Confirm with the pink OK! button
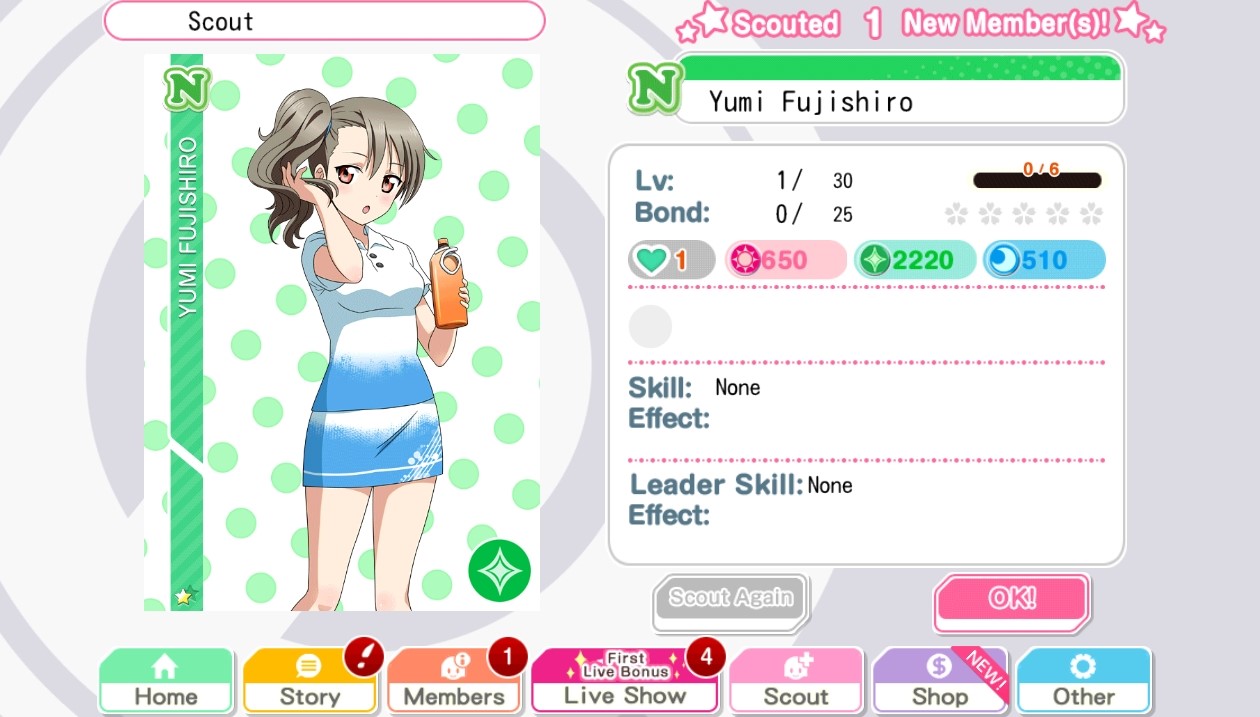 pyautogui.click(x=1011, y=600)
